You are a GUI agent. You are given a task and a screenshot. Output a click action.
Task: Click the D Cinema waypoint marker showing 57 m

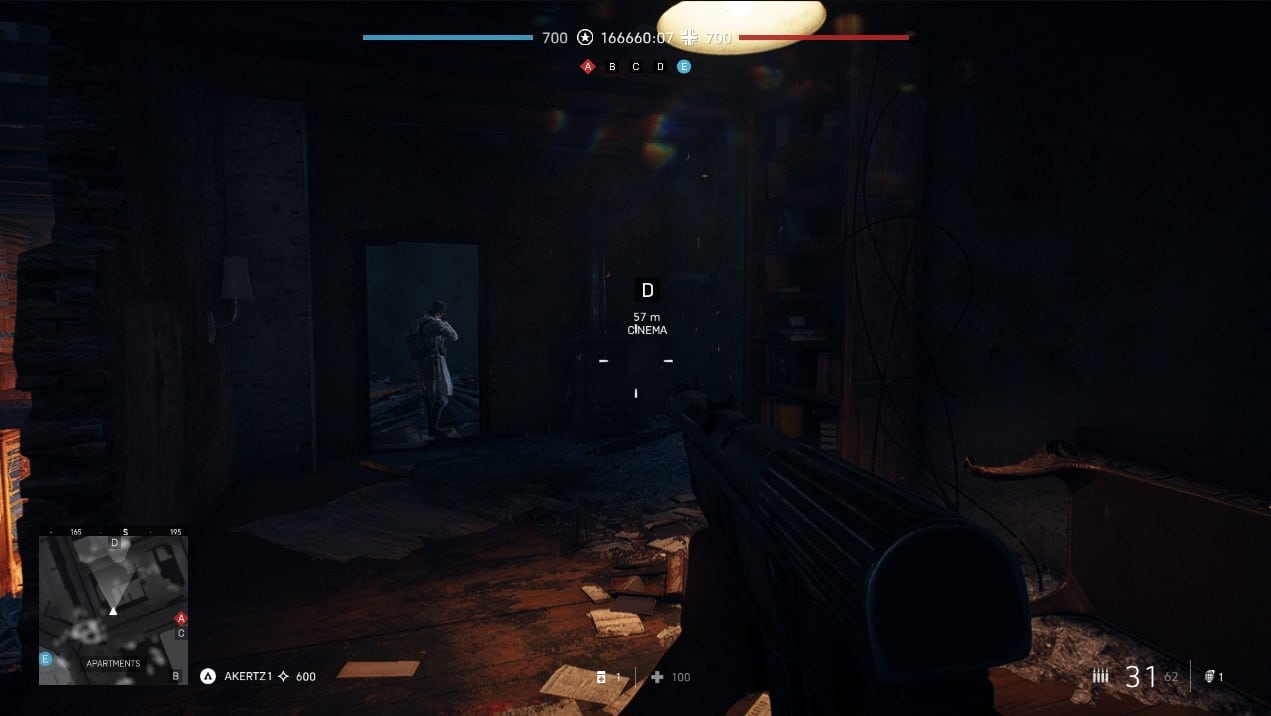(647, 290)
